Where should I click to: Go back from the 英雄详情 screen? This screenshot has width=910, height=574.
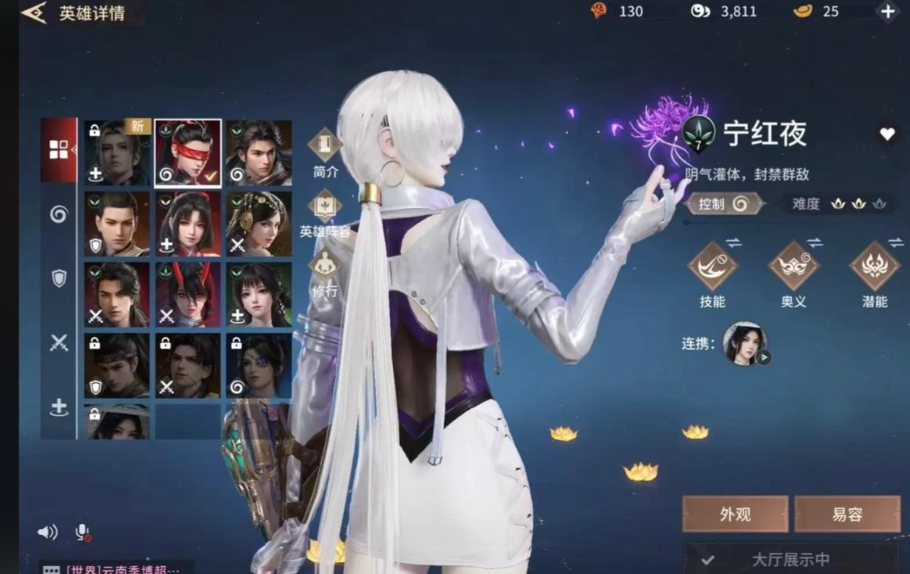tap(33, 13)
